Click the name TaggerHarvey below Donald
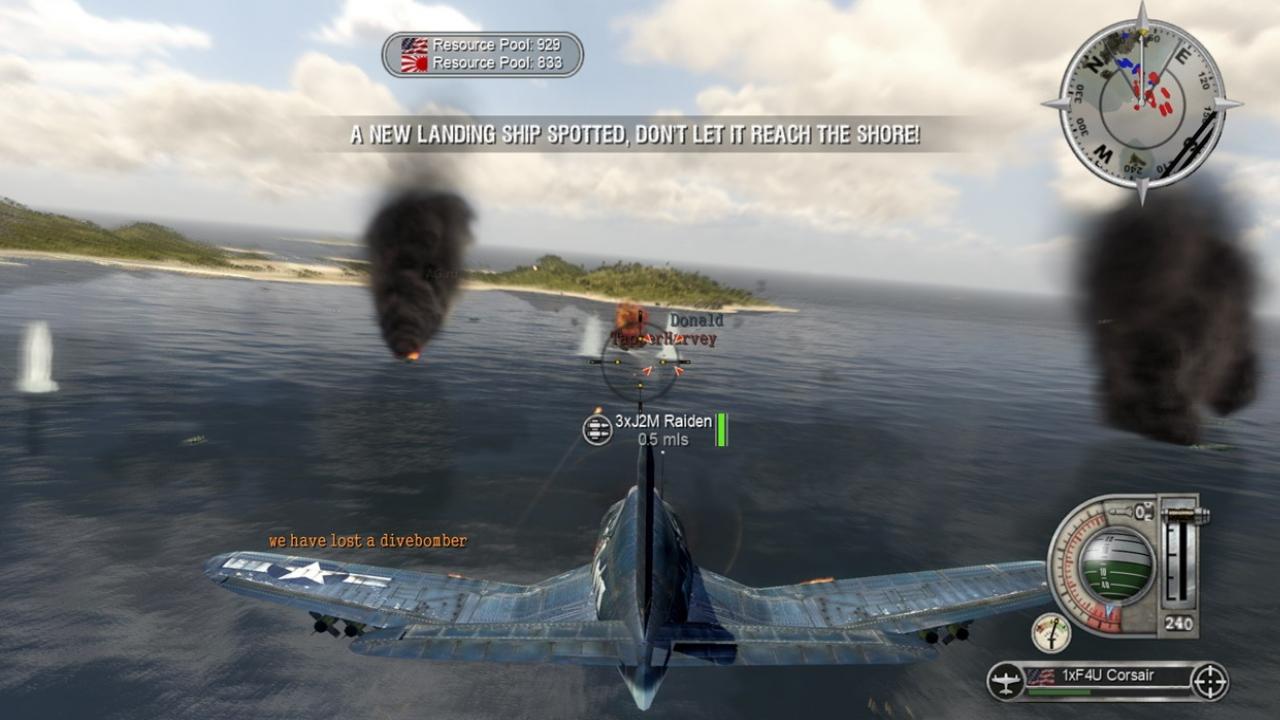 665,339
